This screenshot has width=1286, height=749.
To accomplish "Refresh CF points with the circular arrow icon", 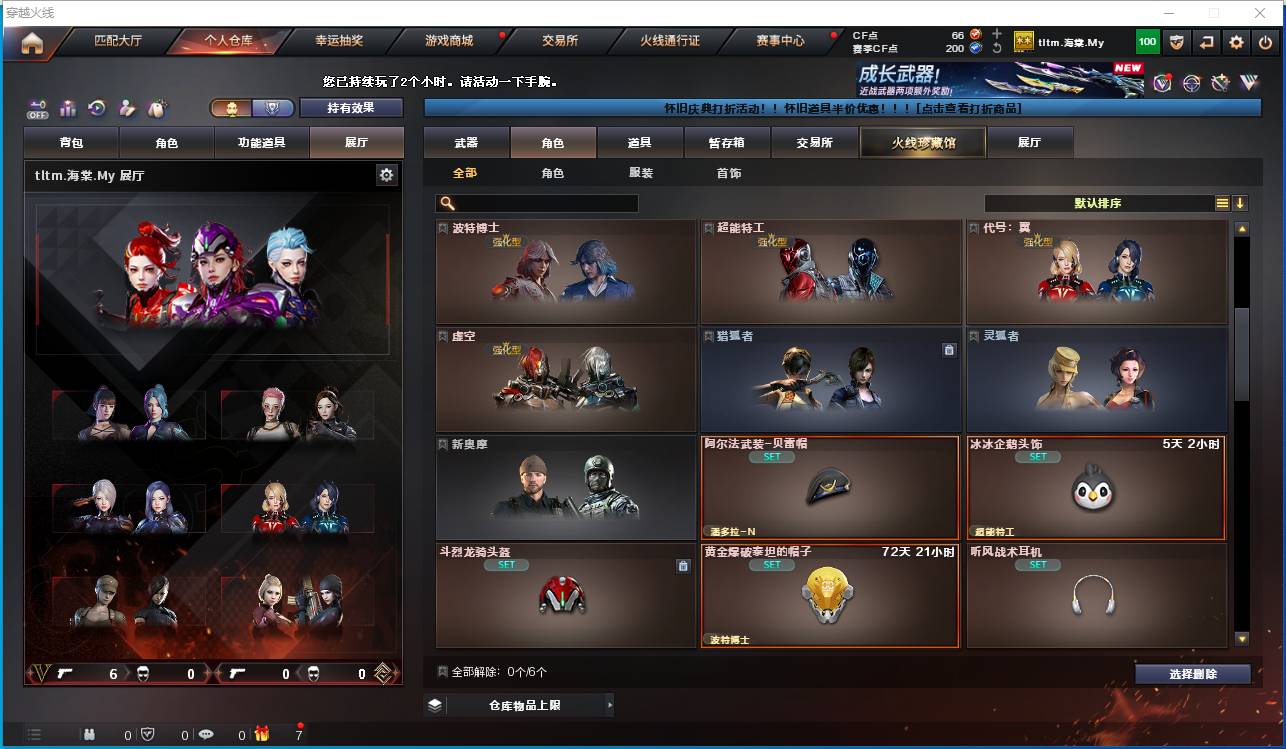I will (996, 47).
